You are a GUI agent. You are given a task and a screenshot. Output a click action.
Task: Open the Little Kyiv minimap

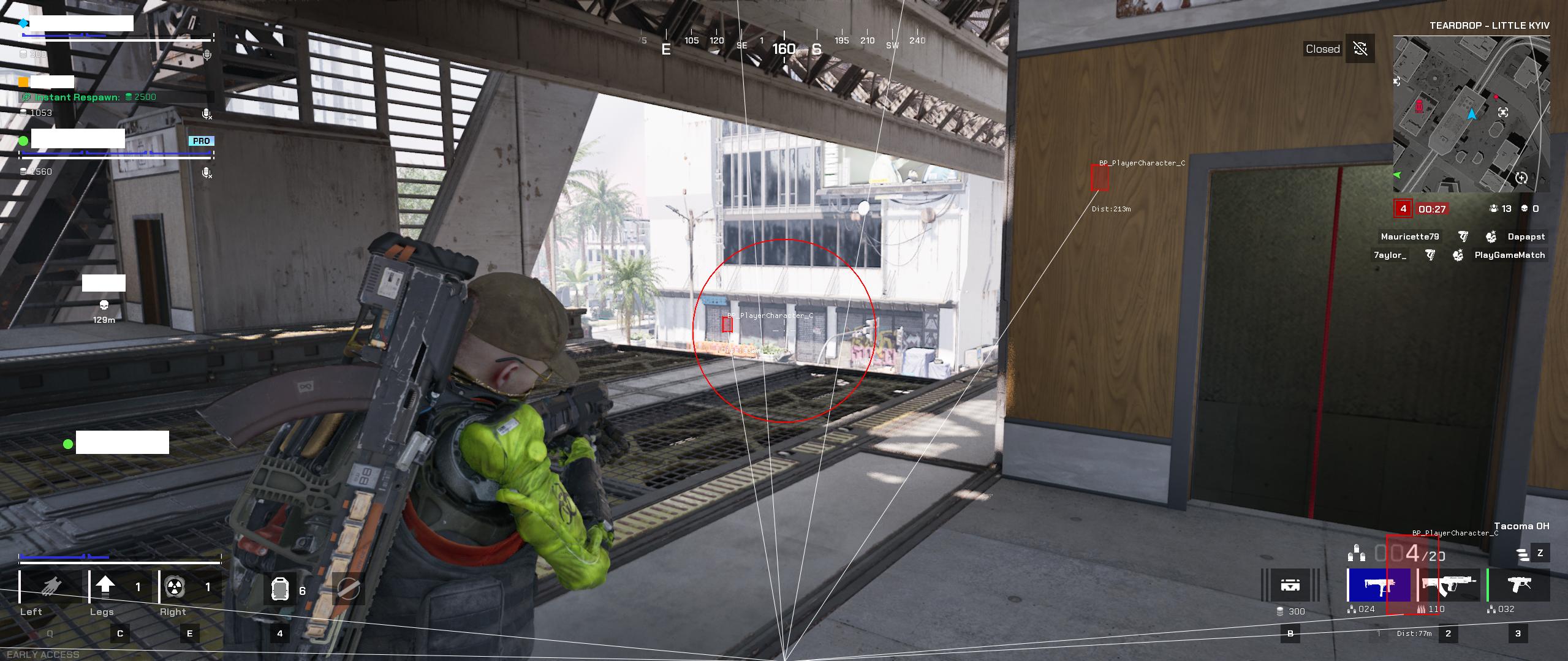click(x=1471, y=114)
